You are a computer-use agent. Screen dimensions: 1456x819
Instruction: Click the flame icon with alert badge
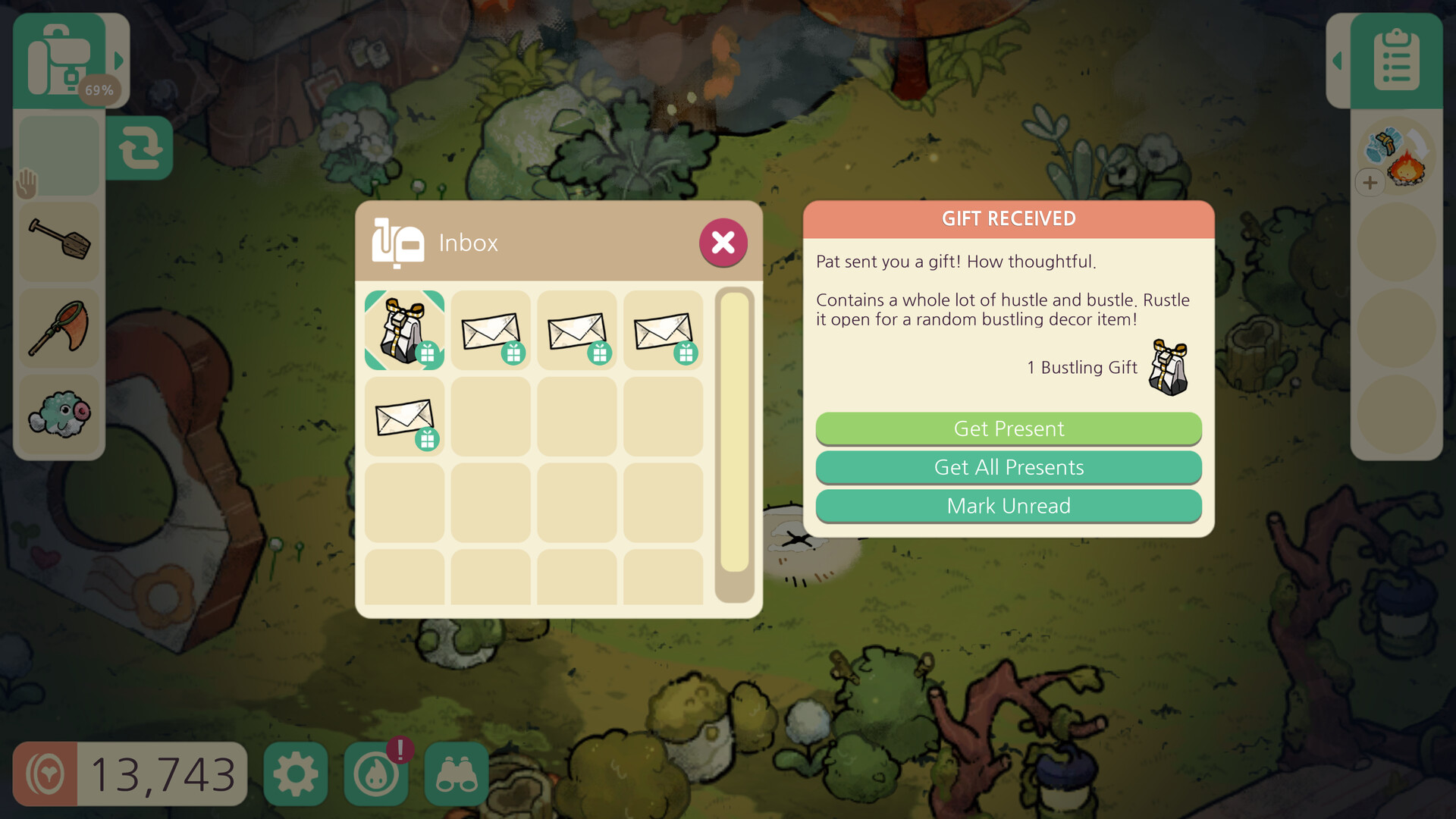click(375, 773)
